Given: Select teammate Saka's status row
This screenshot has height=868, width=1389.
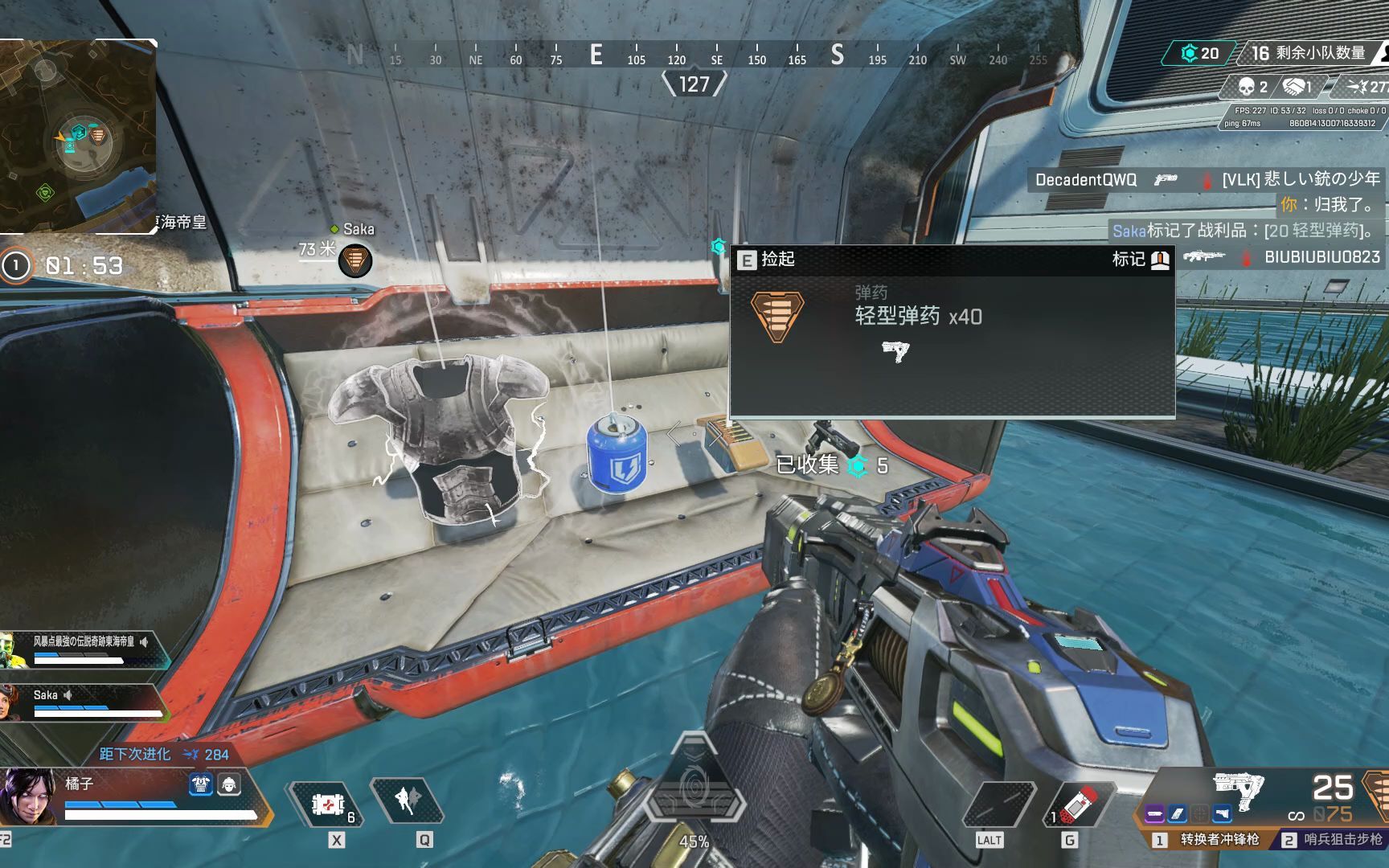Looking at the screenshot, I should tap(84, 702).
